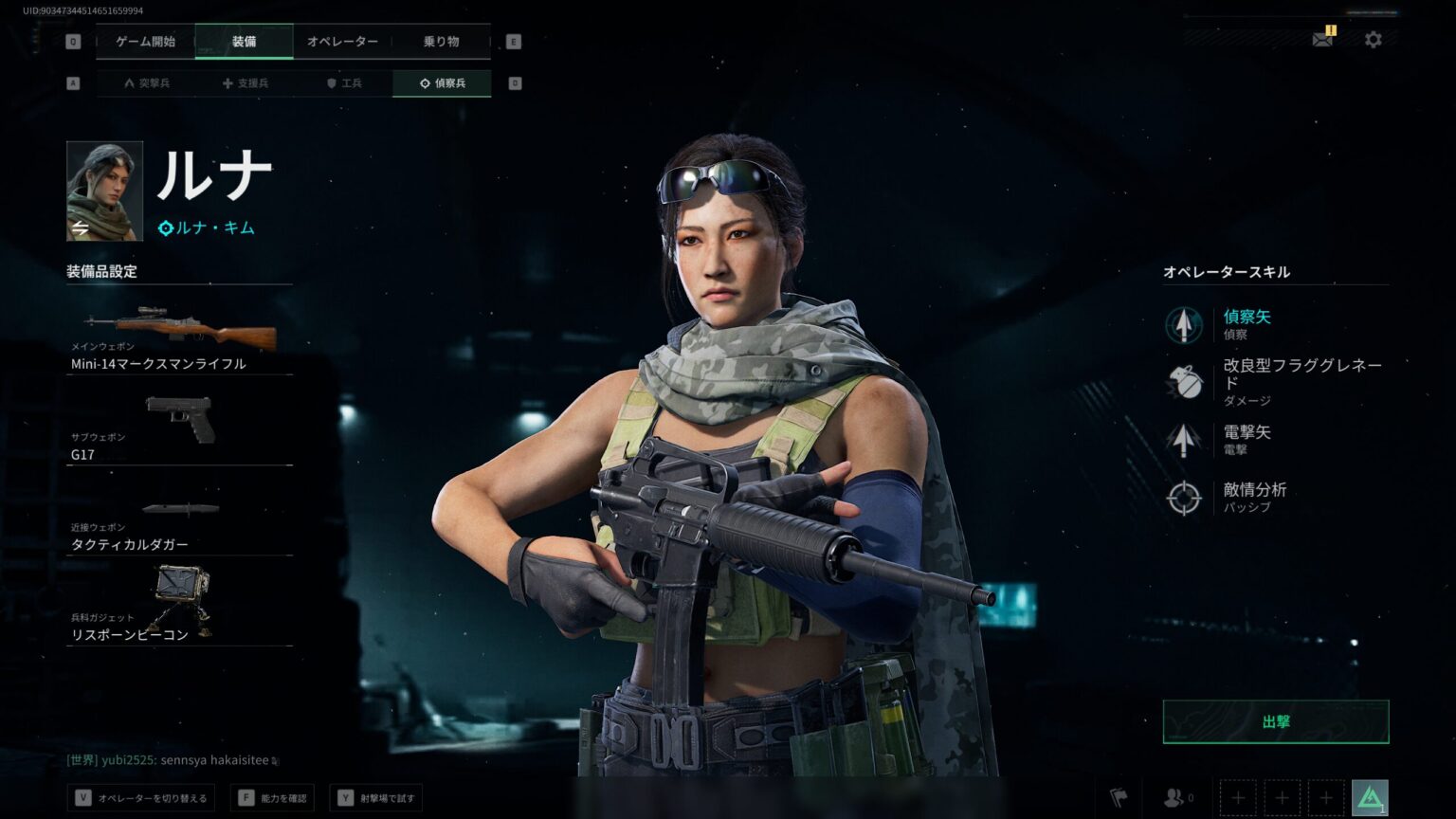Click the 出撃 deploy button
The image size is (1456, 819).
[1275, 721]
